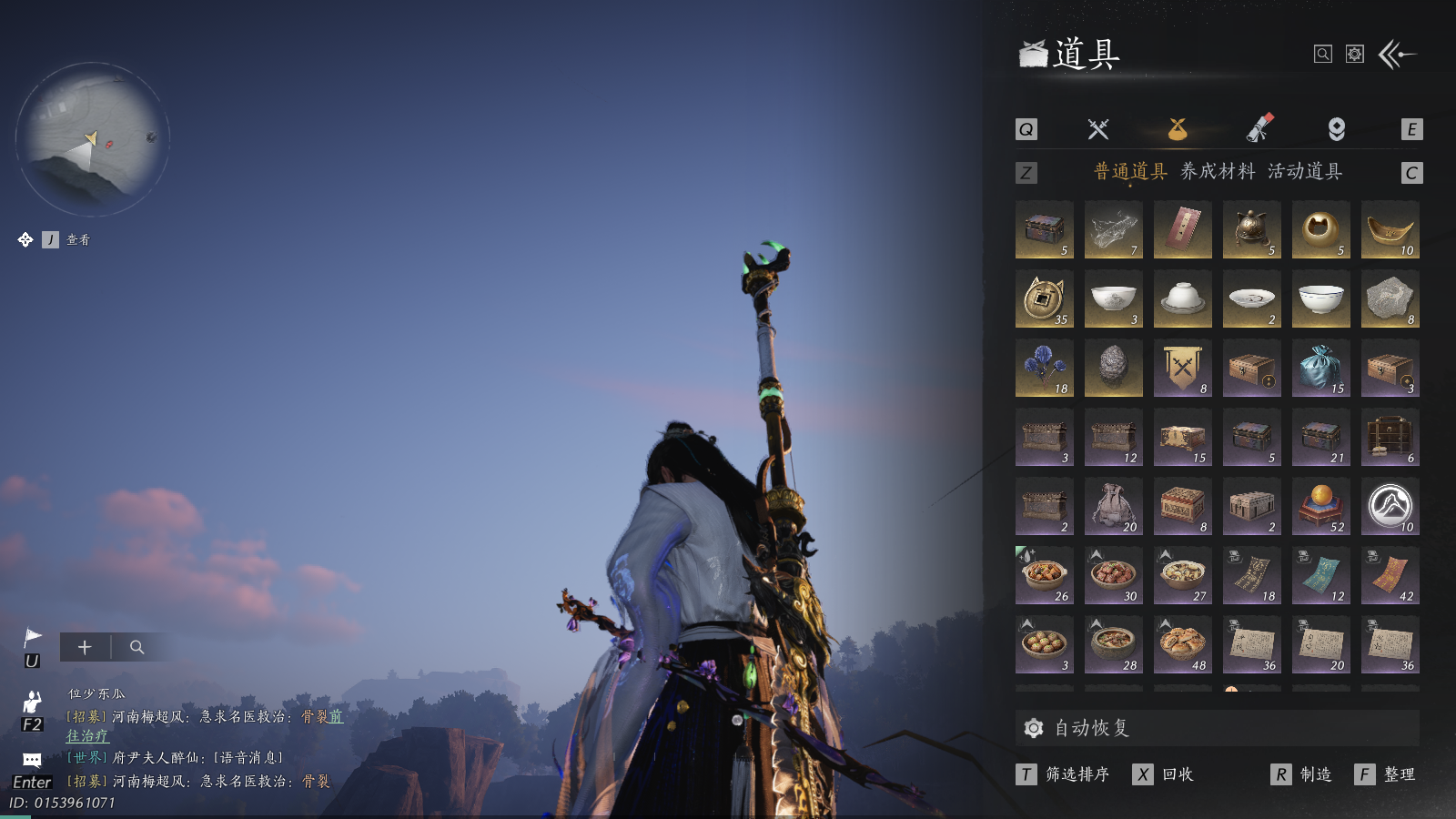Select the gold ingot item slot
1456x819 pixels.
1390,230
